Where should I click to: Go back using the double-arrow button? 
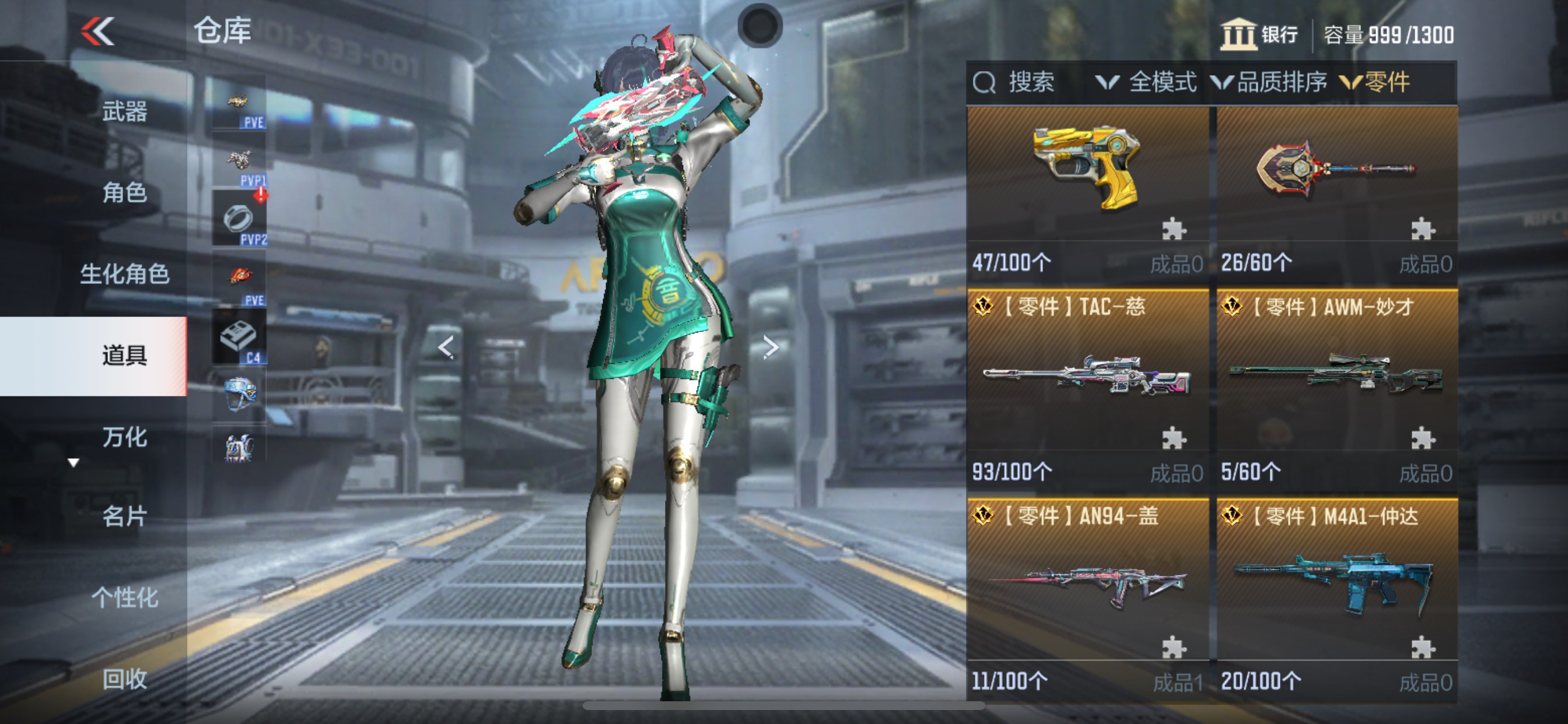click(x=97, y=31)
